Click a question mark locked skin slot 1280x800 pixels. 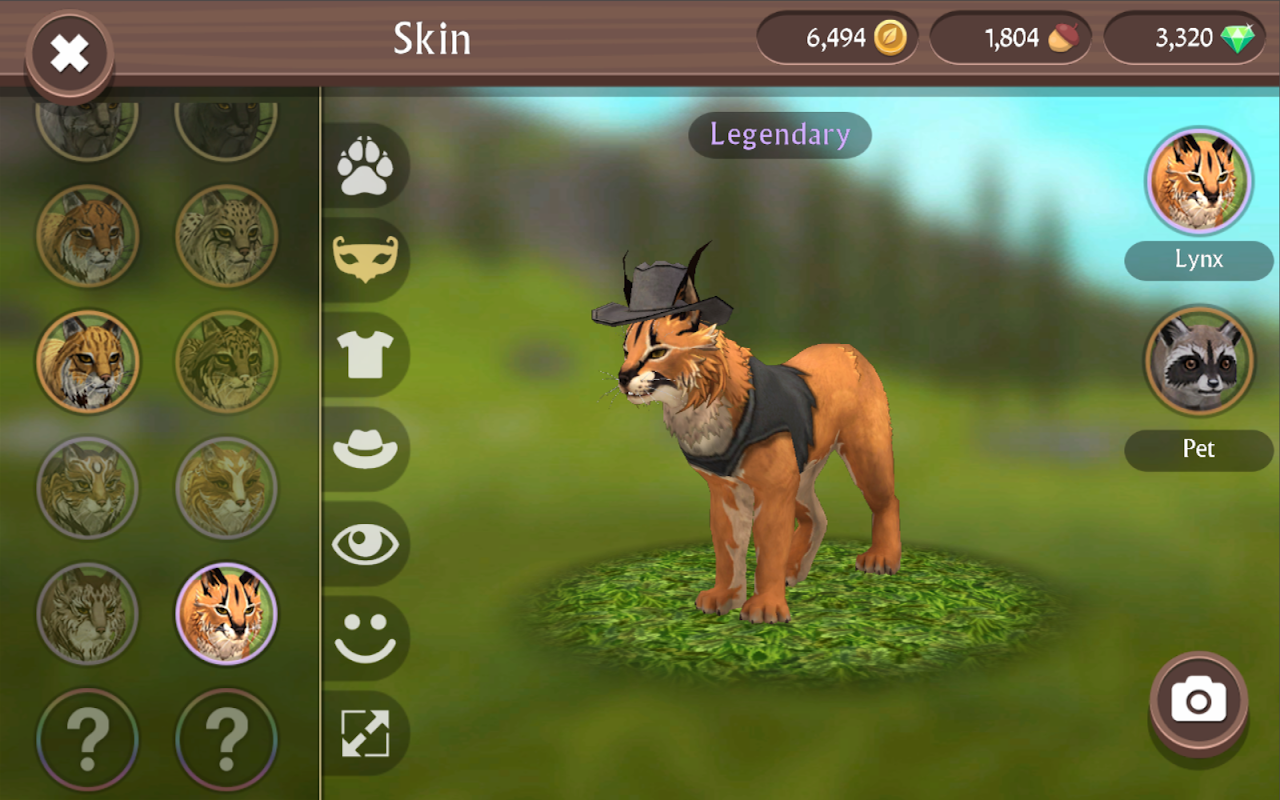[88, 739]
